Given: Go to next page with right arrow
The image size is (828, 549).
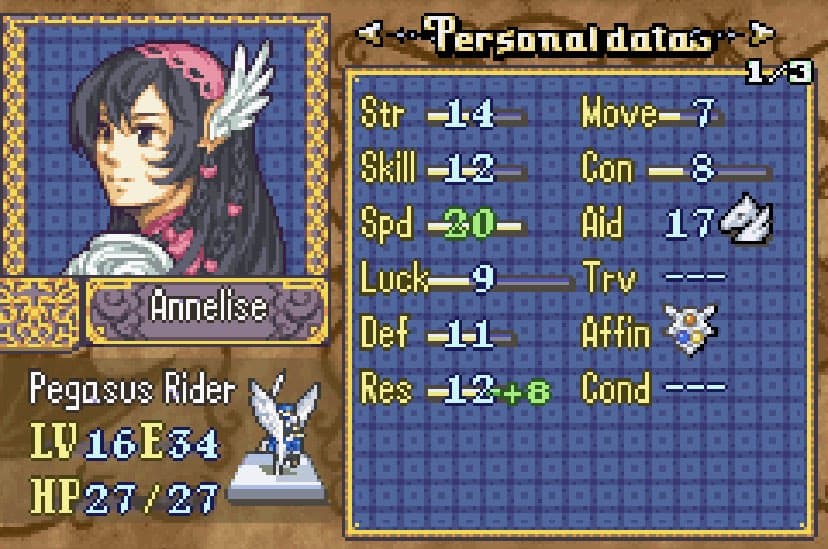Looking at the screenshot, I should [x=762, y=37].
